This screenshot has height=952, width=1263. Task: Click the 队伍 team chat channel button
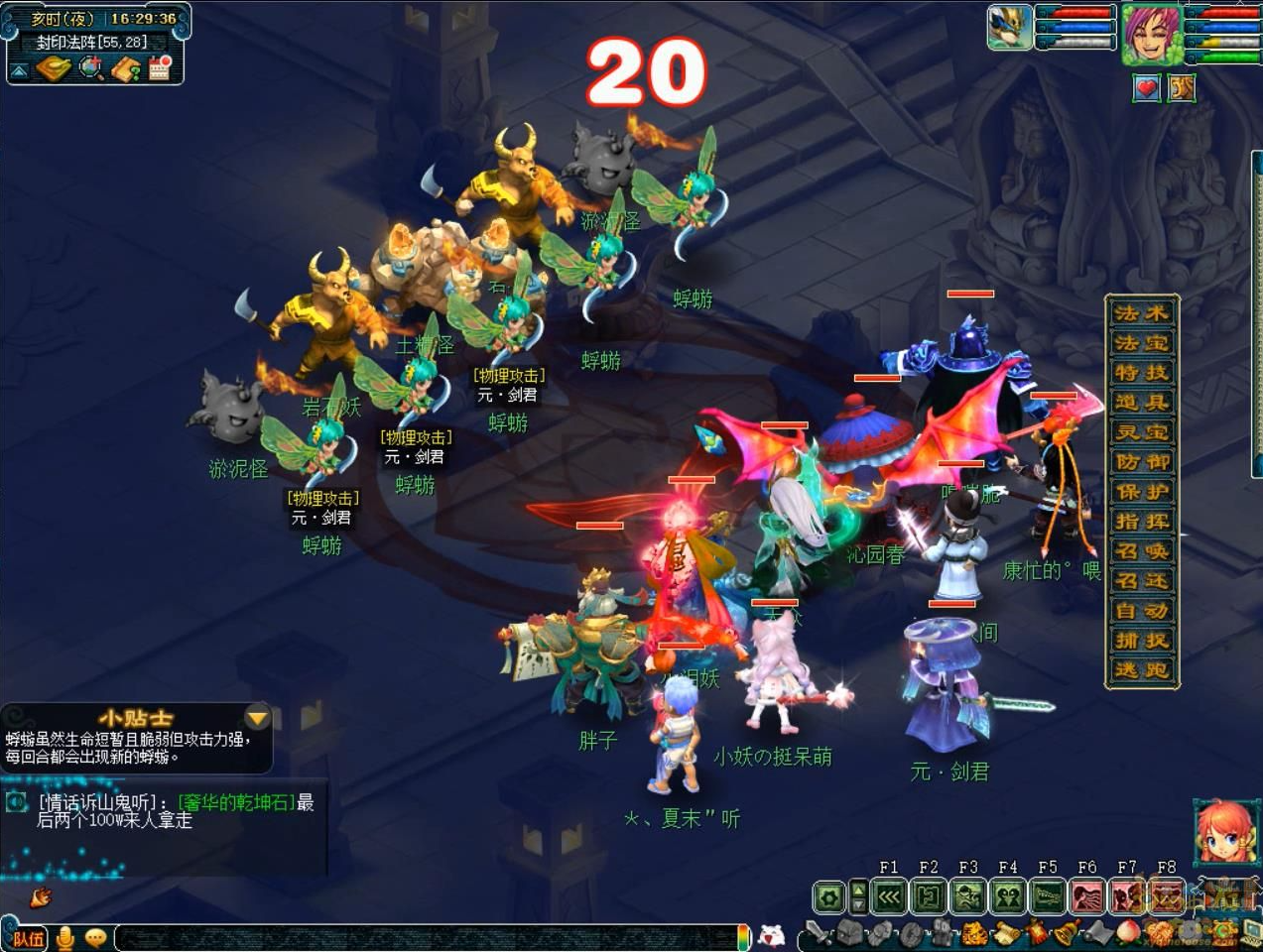tap(29, 937)
